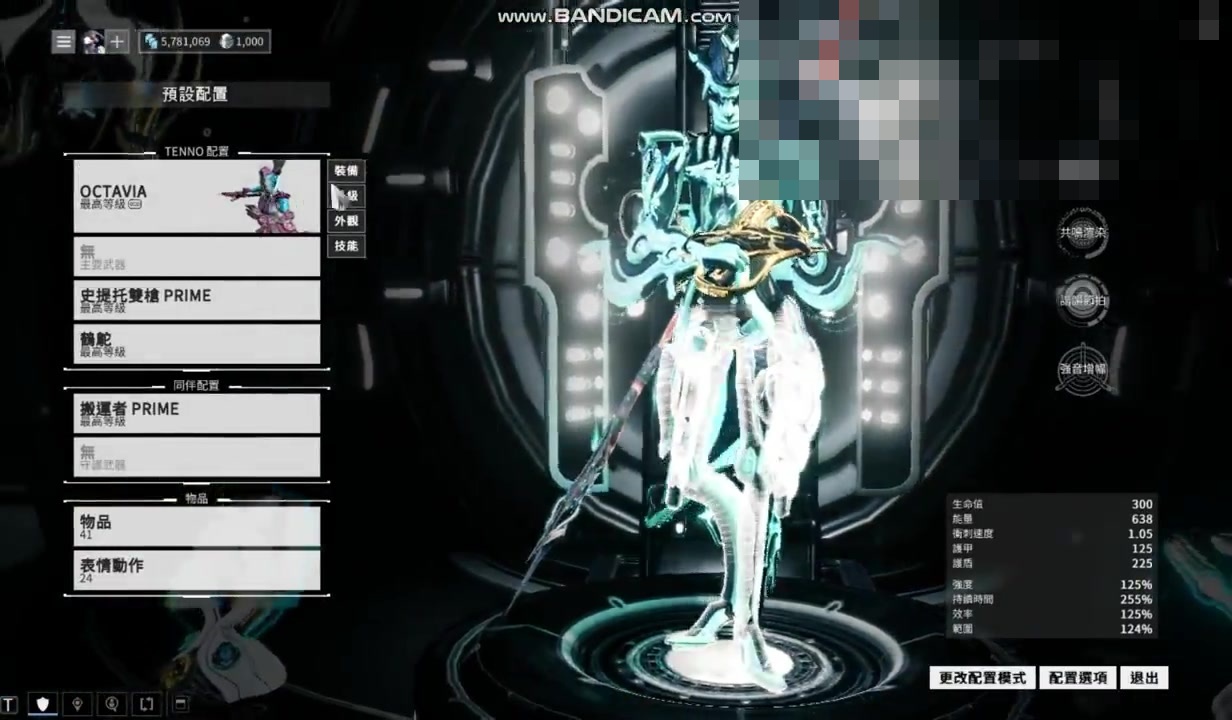
Task: Select the empty sentinel weapon slot
Action: [196, 457]
